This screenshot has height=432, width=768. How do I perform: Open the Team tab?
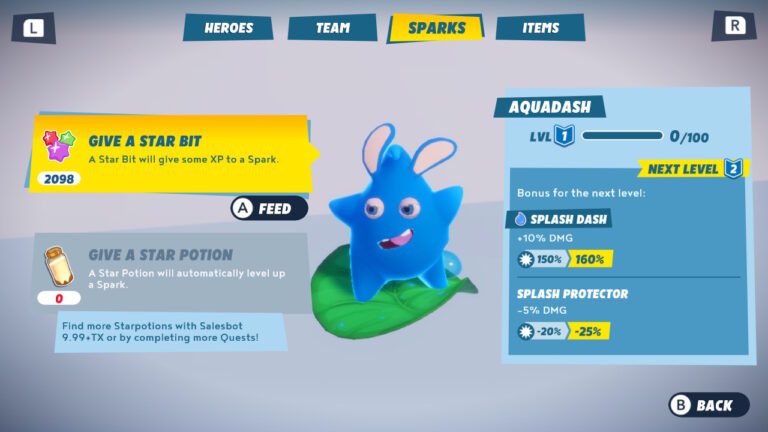(332, 28)
